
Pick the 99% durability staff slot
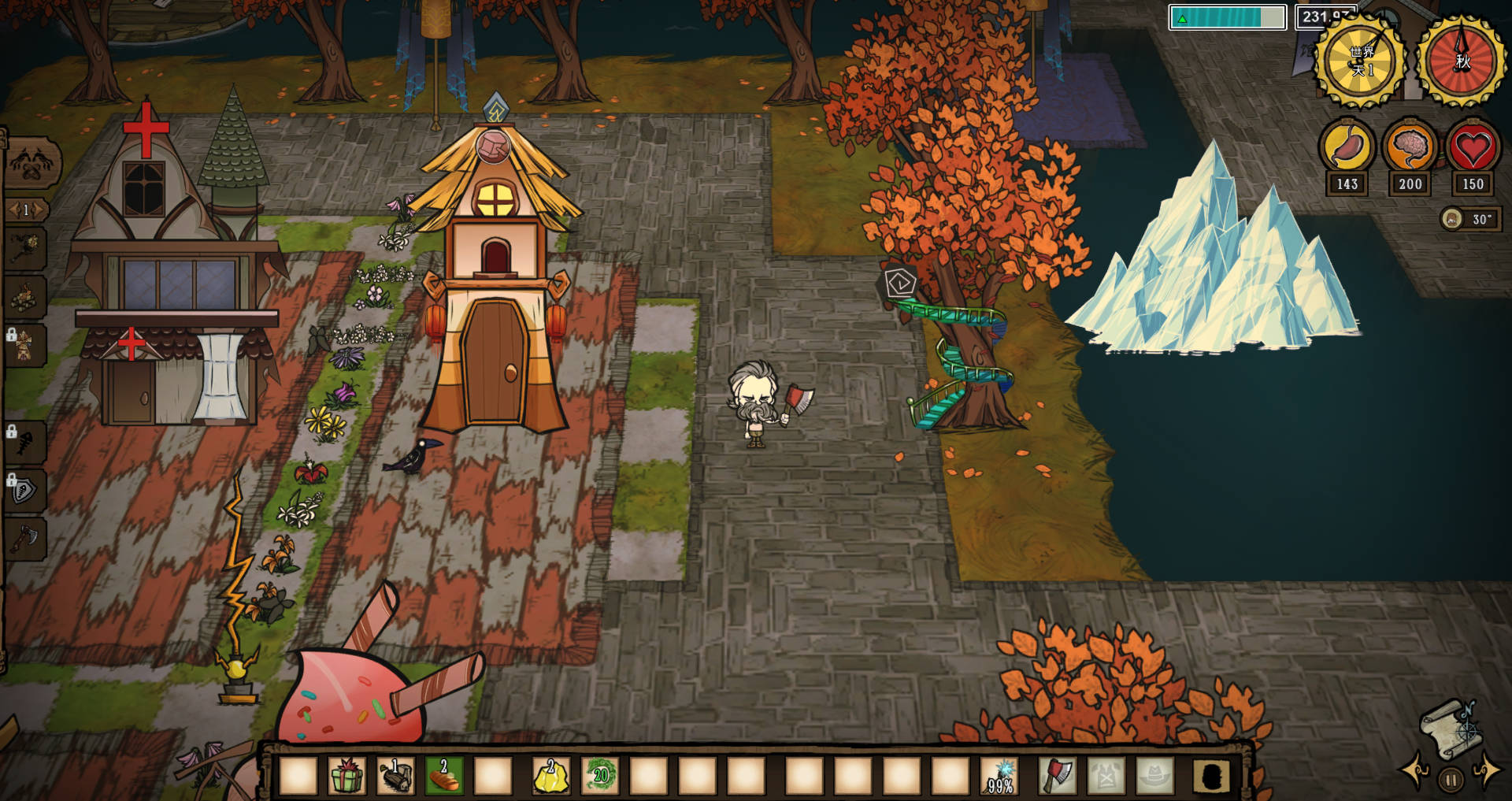(x=1000, y=775)
